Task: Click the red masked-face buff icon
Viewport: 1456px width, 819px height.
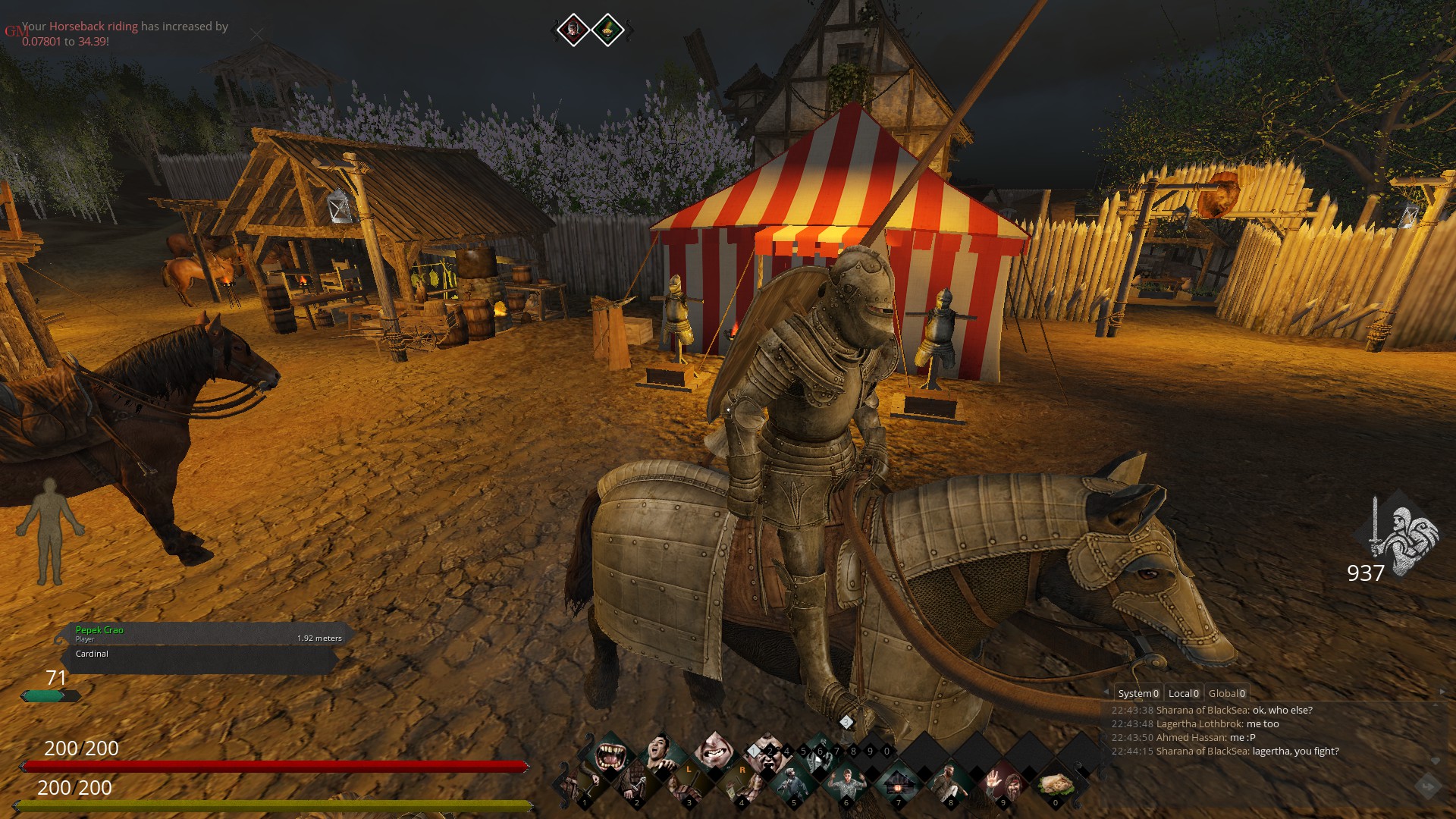Action: click(x=573, y=30)
